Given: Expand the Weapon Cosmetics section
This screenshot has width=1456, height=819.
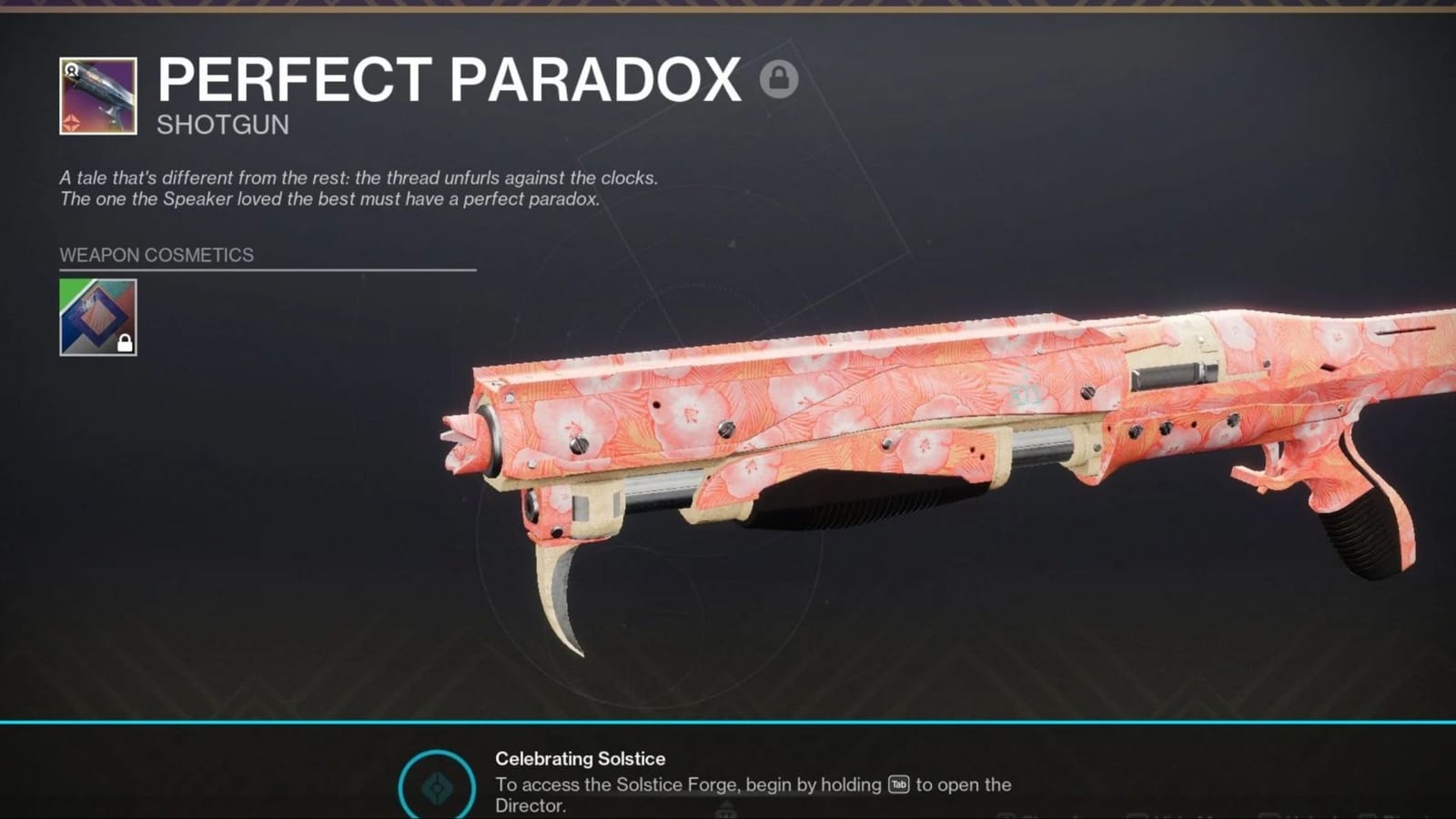Looking at the screenshot, I should [155, 256].
